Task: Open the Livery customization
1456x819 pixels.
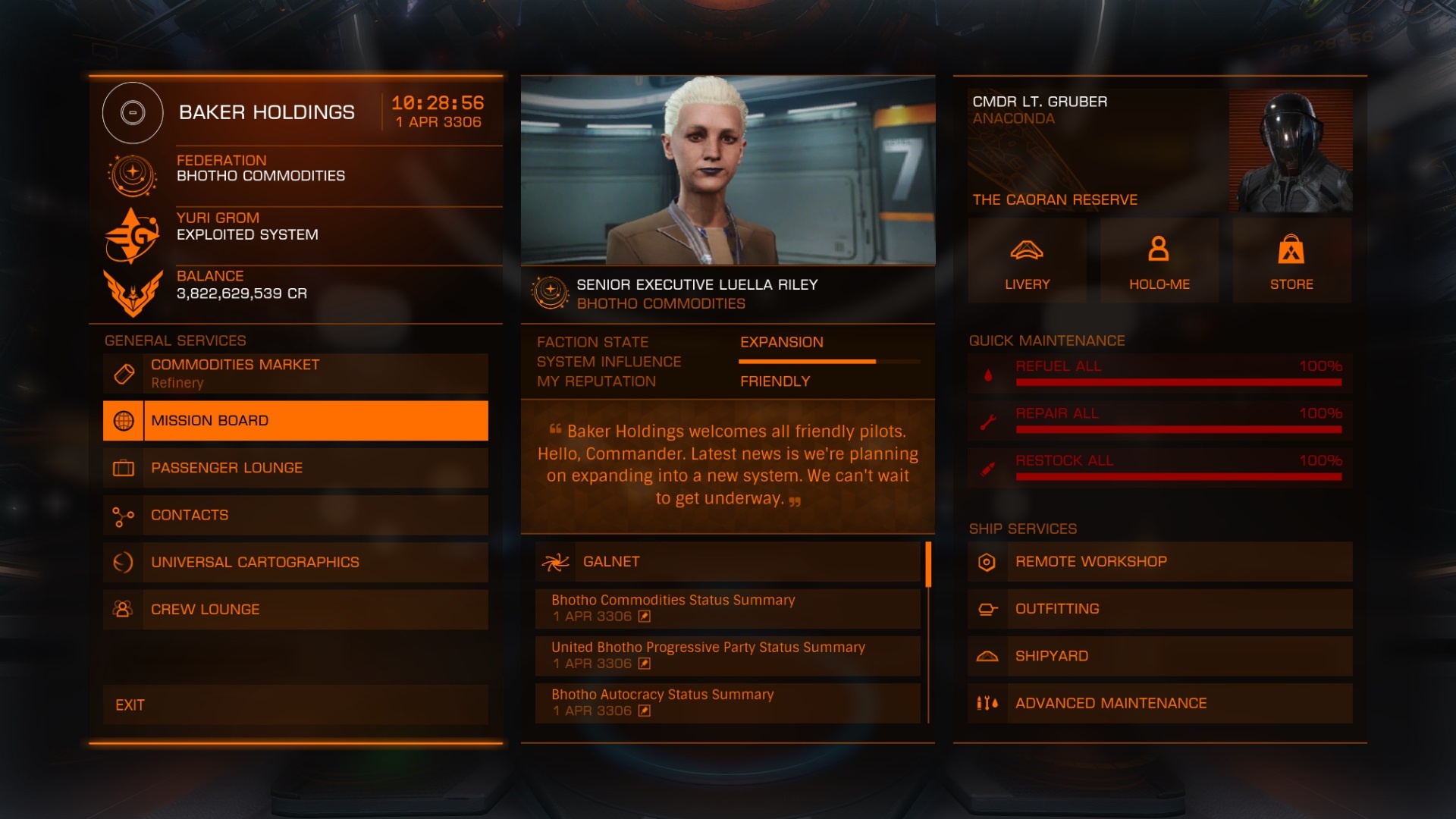Action: point(1027,262)
